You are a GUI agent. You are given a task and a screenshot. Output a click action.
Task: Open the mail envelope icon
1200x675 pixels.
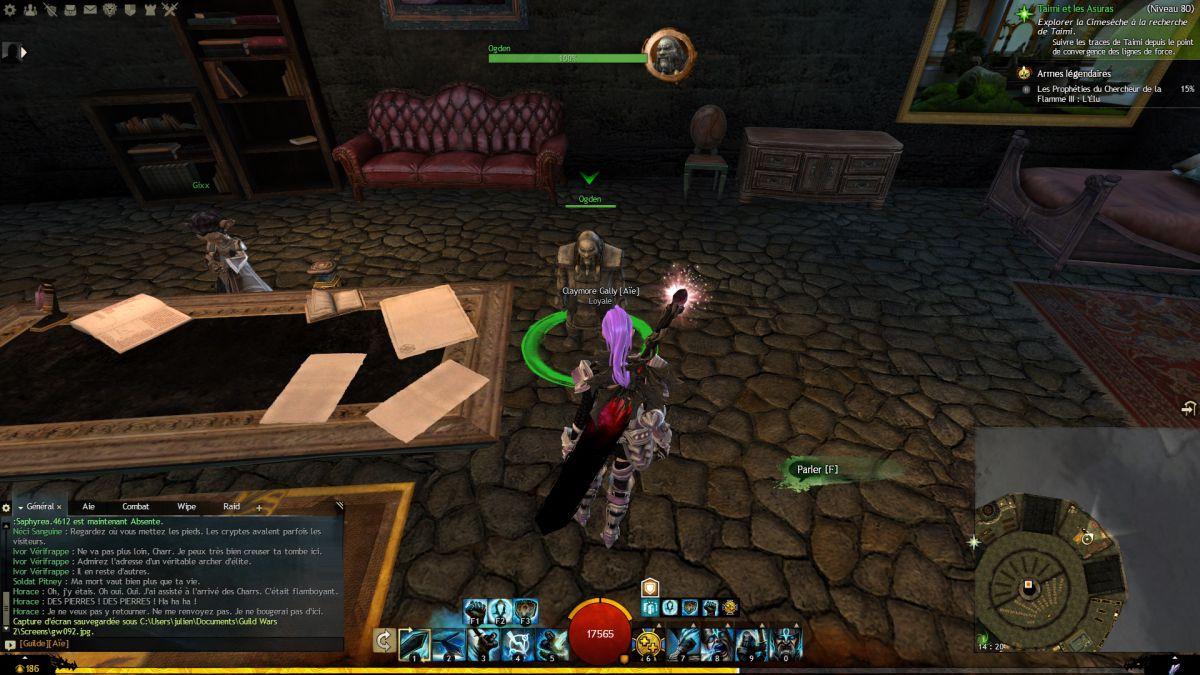tap(90, 10)
